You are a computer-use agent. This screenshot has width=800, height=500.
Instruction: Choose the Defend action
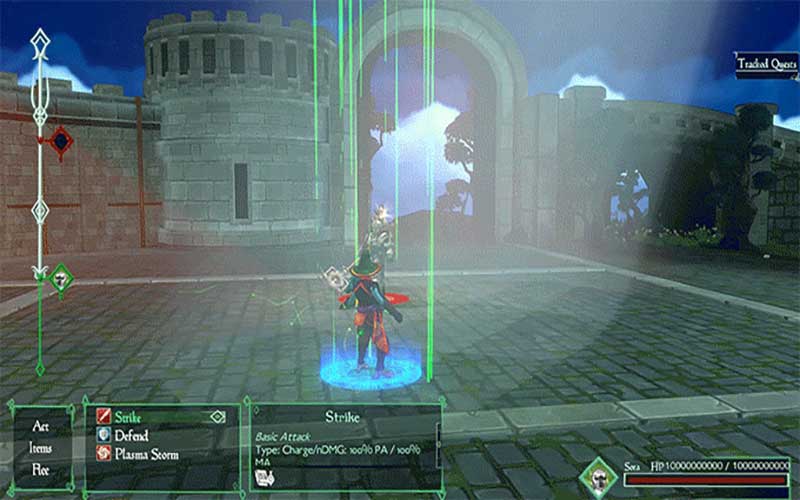pos(132,435)
